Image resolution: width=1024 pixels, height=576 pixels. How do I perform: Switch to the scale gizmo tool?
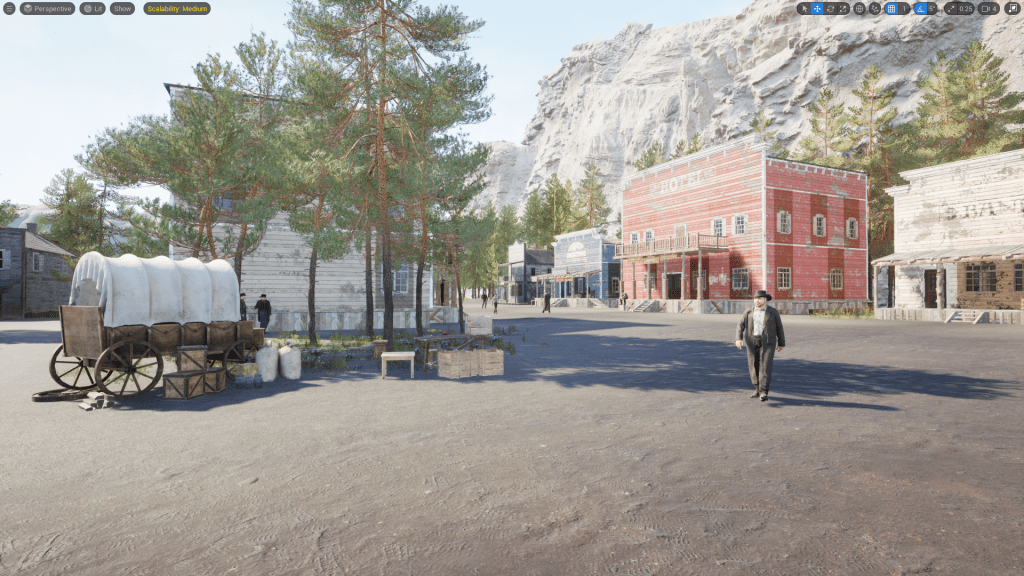[x=843, y=8]
